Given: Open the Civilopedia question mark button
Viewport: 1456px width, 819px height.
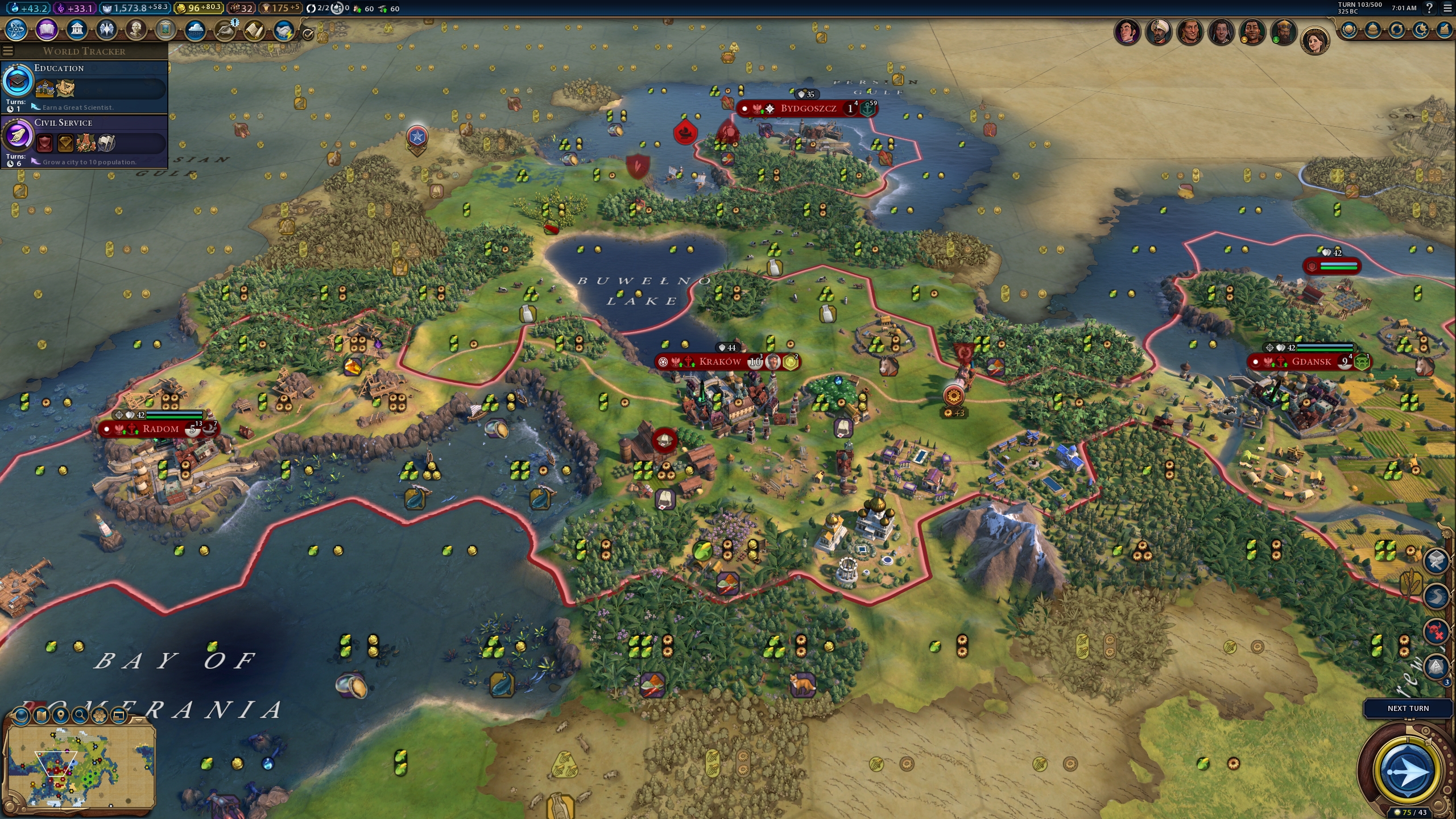Looking at the screenshot, I should pyautogui.click(x=1428, y=8).
